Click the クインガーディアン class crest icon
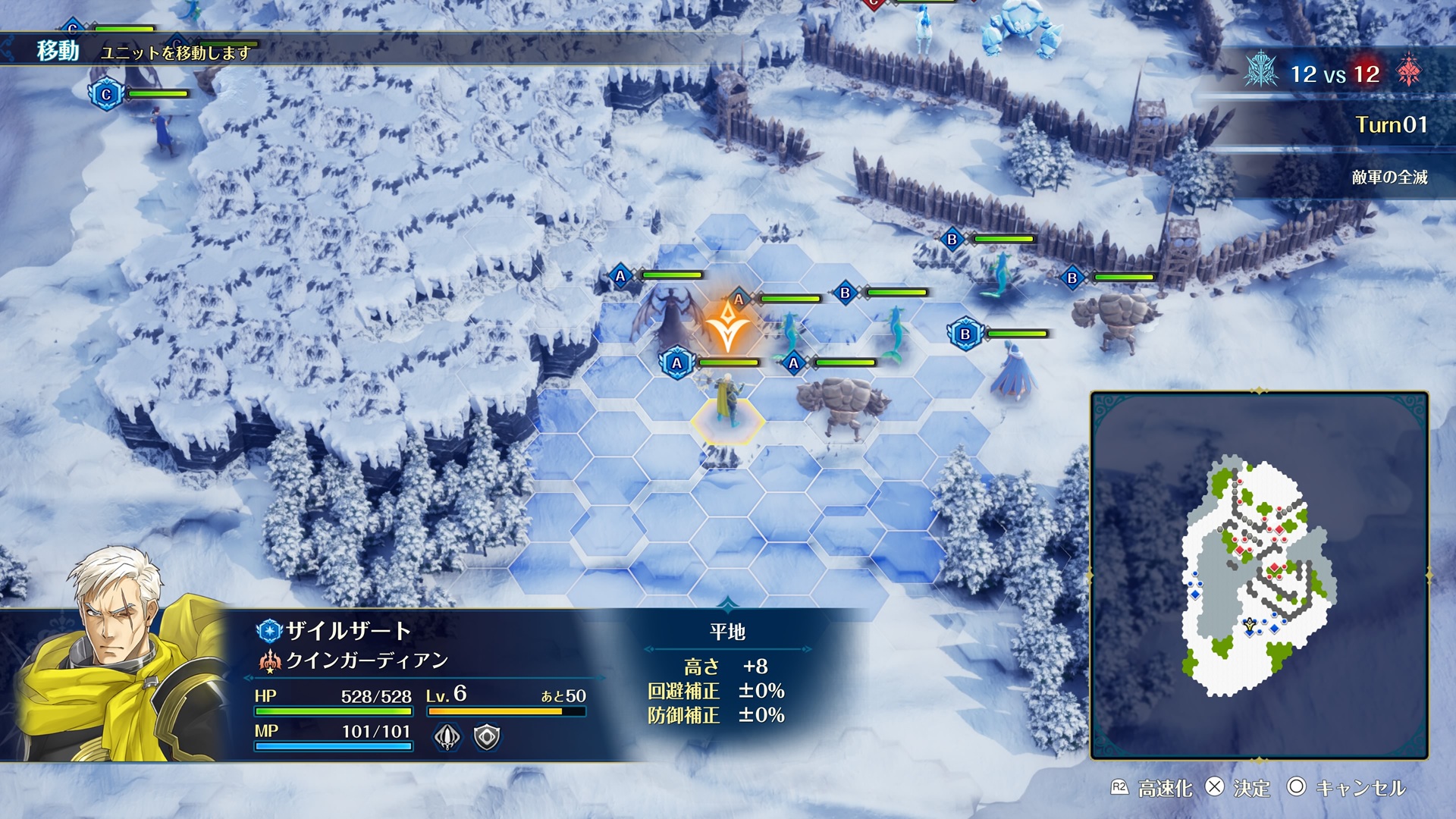The image size is (1456, 819). (270, 661)
